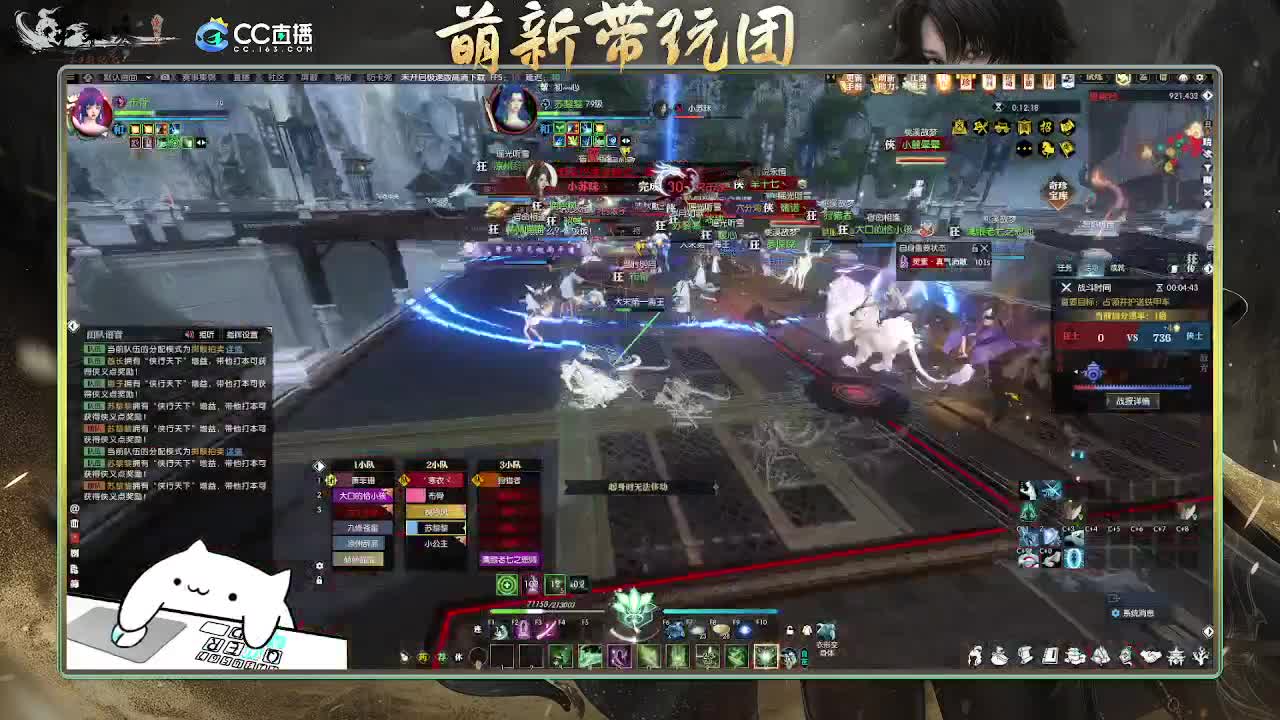Click the 药 medicine quick-use icon
The width and height of the screenshot is (1280, 720).
(x=423, y=654)
